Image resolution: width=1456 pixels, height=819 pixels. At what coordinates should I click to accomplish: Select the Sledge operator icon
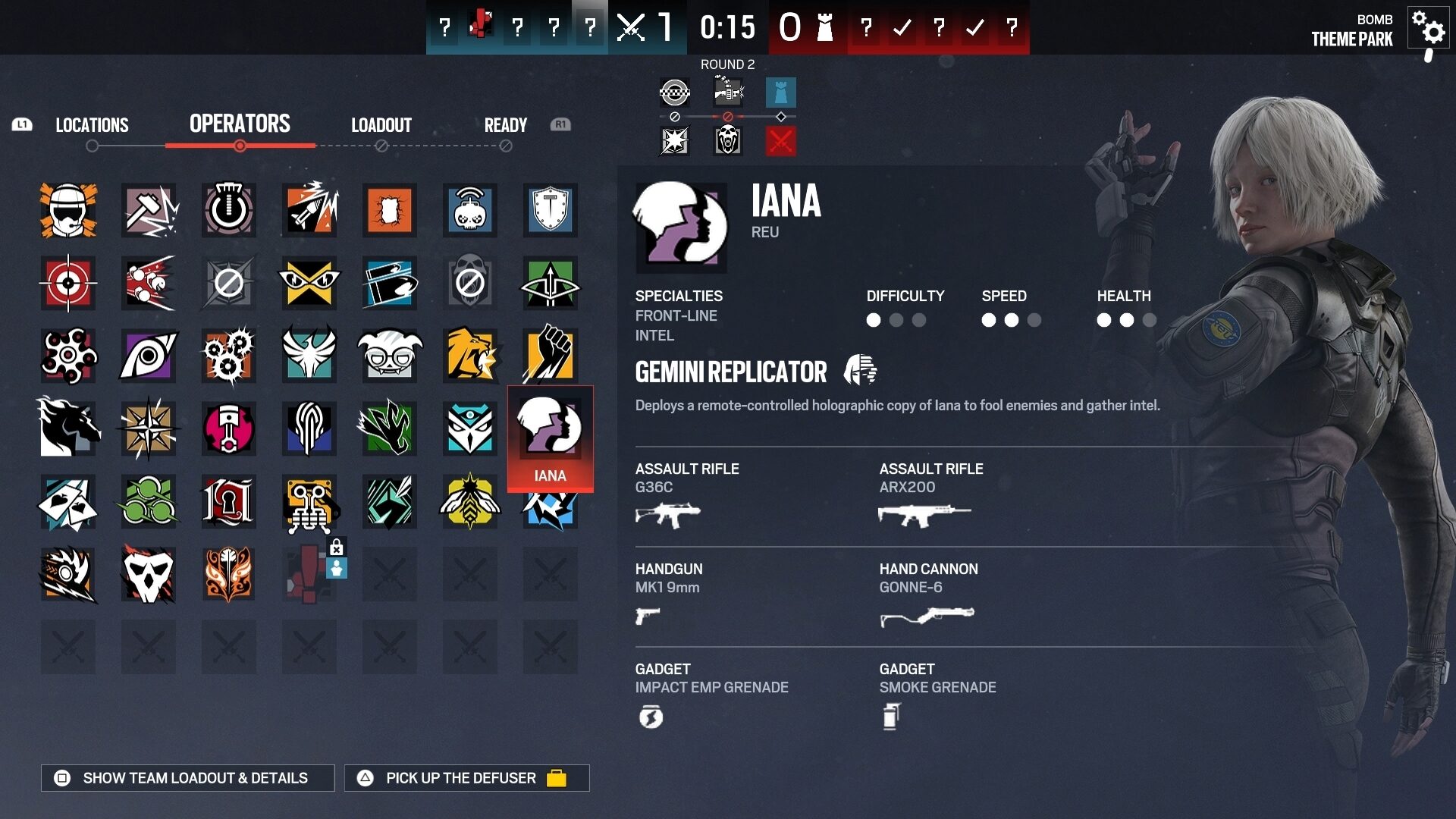149,210
